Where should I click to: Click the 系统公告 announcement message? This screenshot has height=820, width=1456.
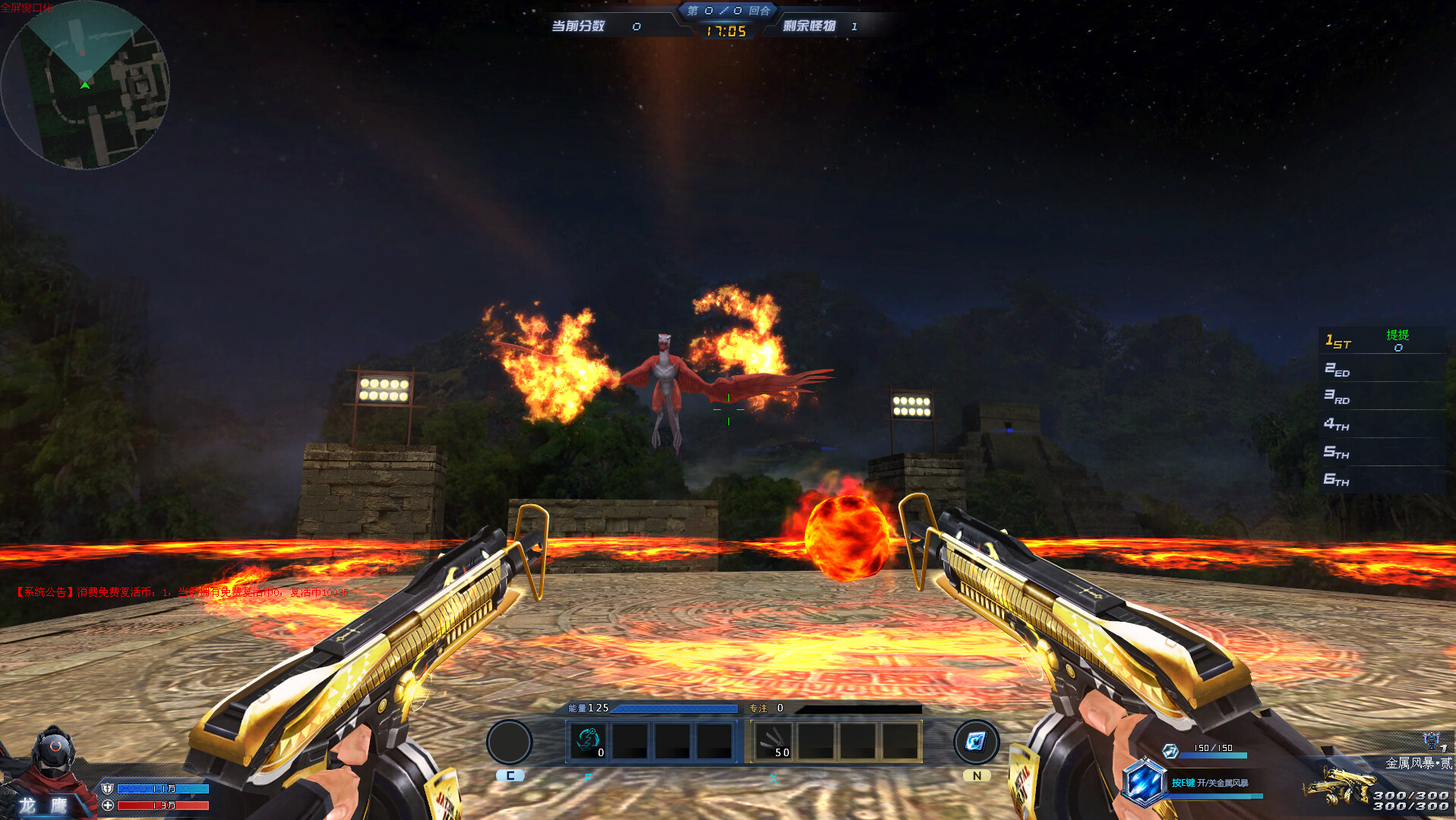click(178, 591)
